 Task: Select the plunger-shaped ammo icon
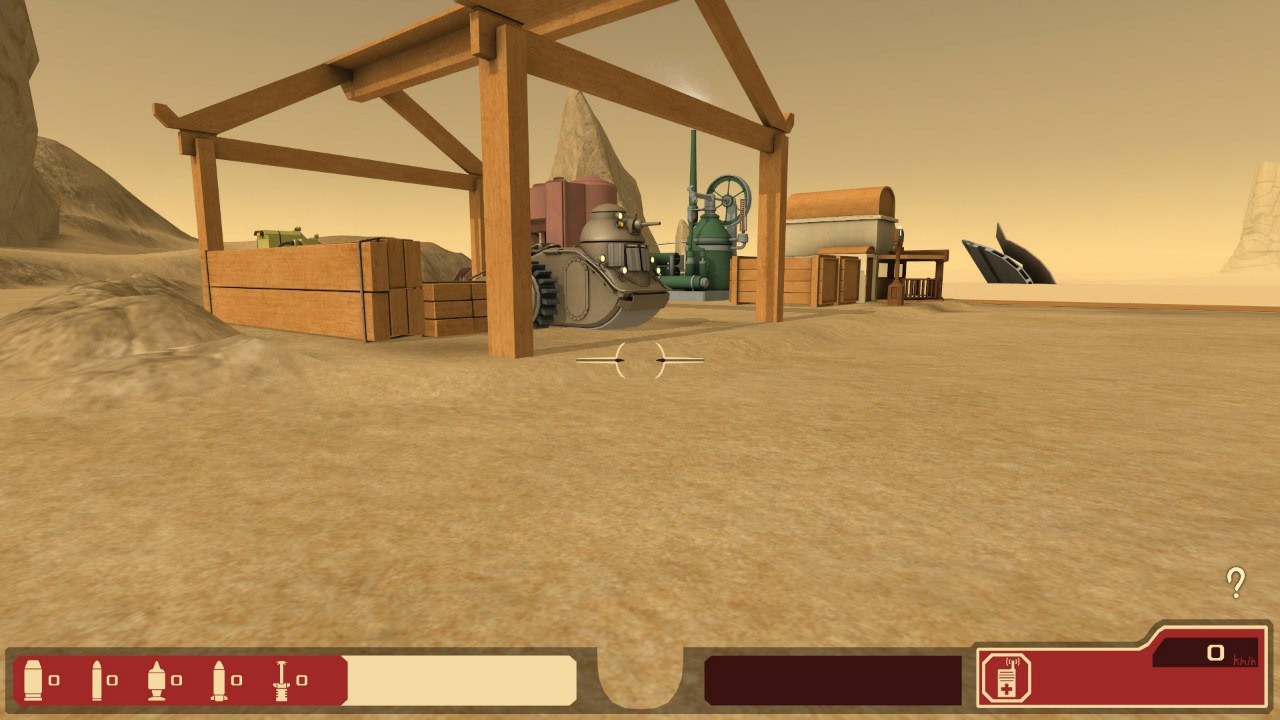[281, 680]
